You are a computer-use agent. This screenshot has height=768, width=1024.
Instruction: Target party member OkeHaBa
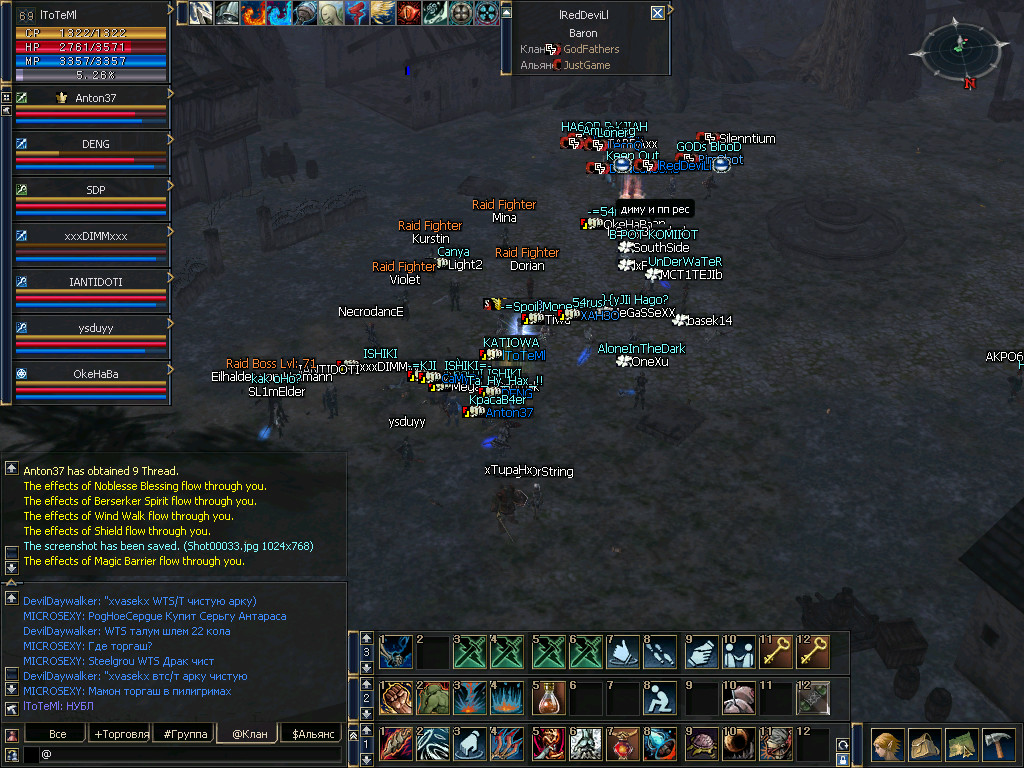coord(96,374)
